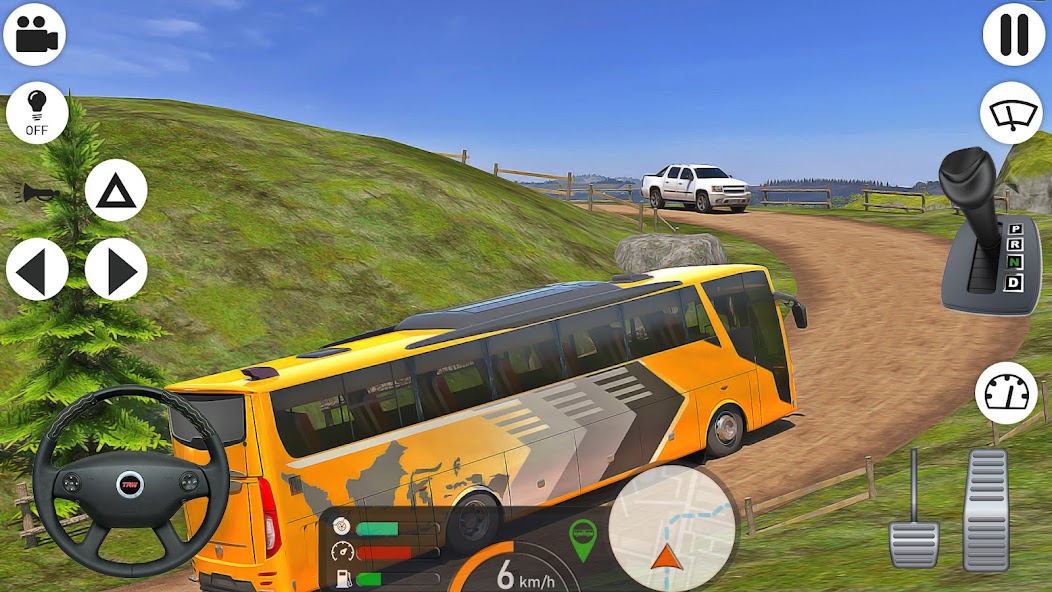Tap the speedometer gauge button
1052x592 pixels.
coord(1006,393)
